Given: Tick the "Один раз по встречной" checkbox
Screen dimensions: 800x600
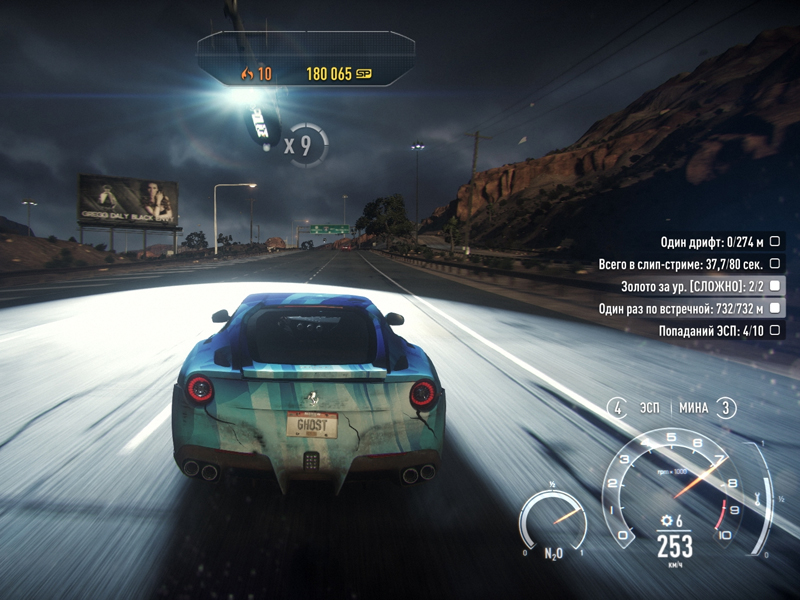Looking at the screenshot, I should 774,307.
